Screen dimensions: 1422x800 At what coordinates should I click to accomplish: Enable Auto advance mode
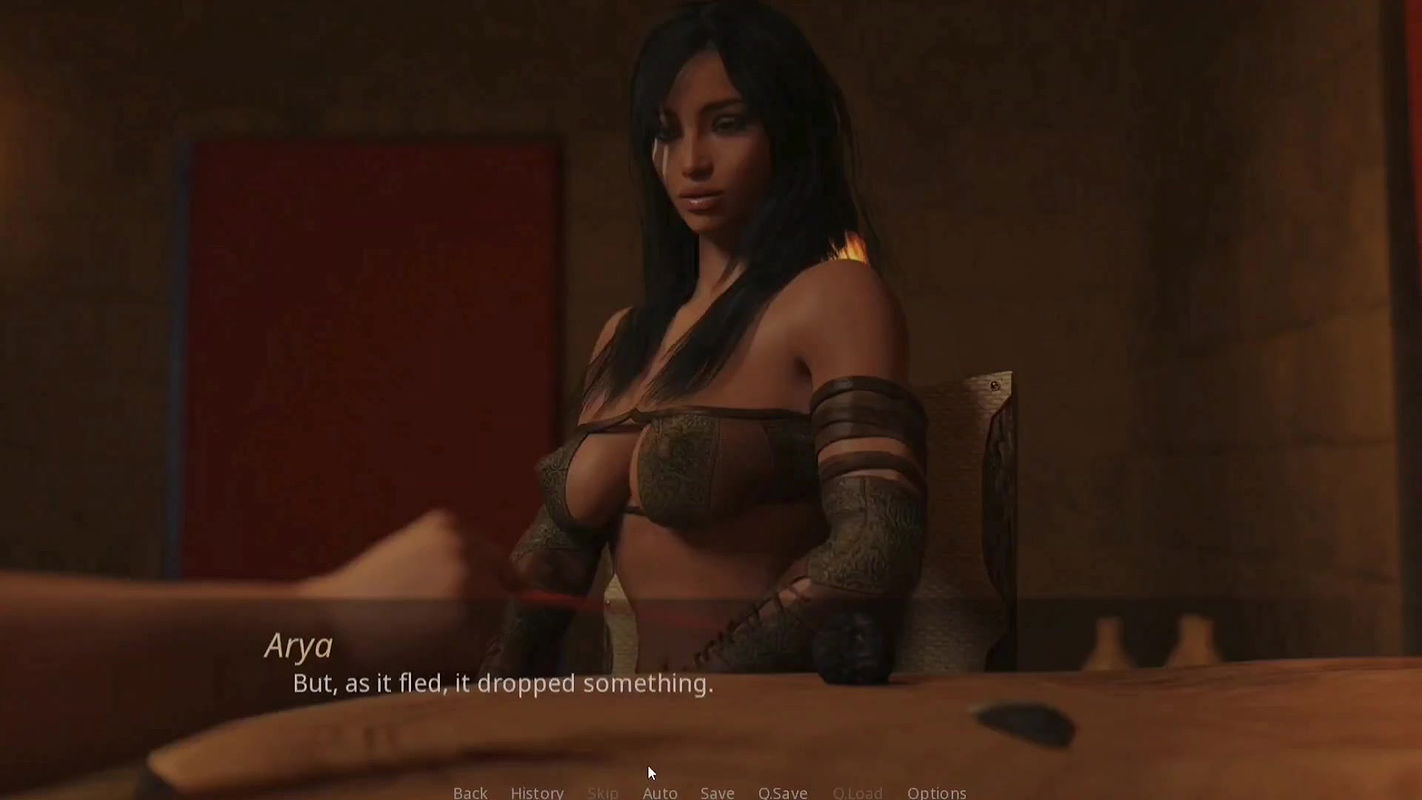(659, 792)
